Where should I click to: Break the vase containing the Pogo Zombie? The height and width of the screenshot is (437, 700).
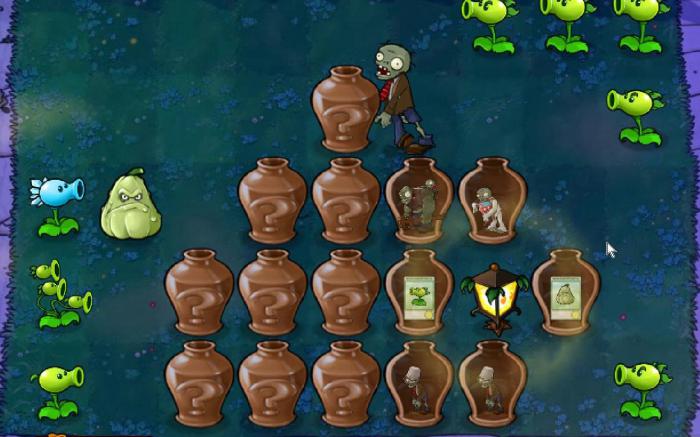[492, 201]
